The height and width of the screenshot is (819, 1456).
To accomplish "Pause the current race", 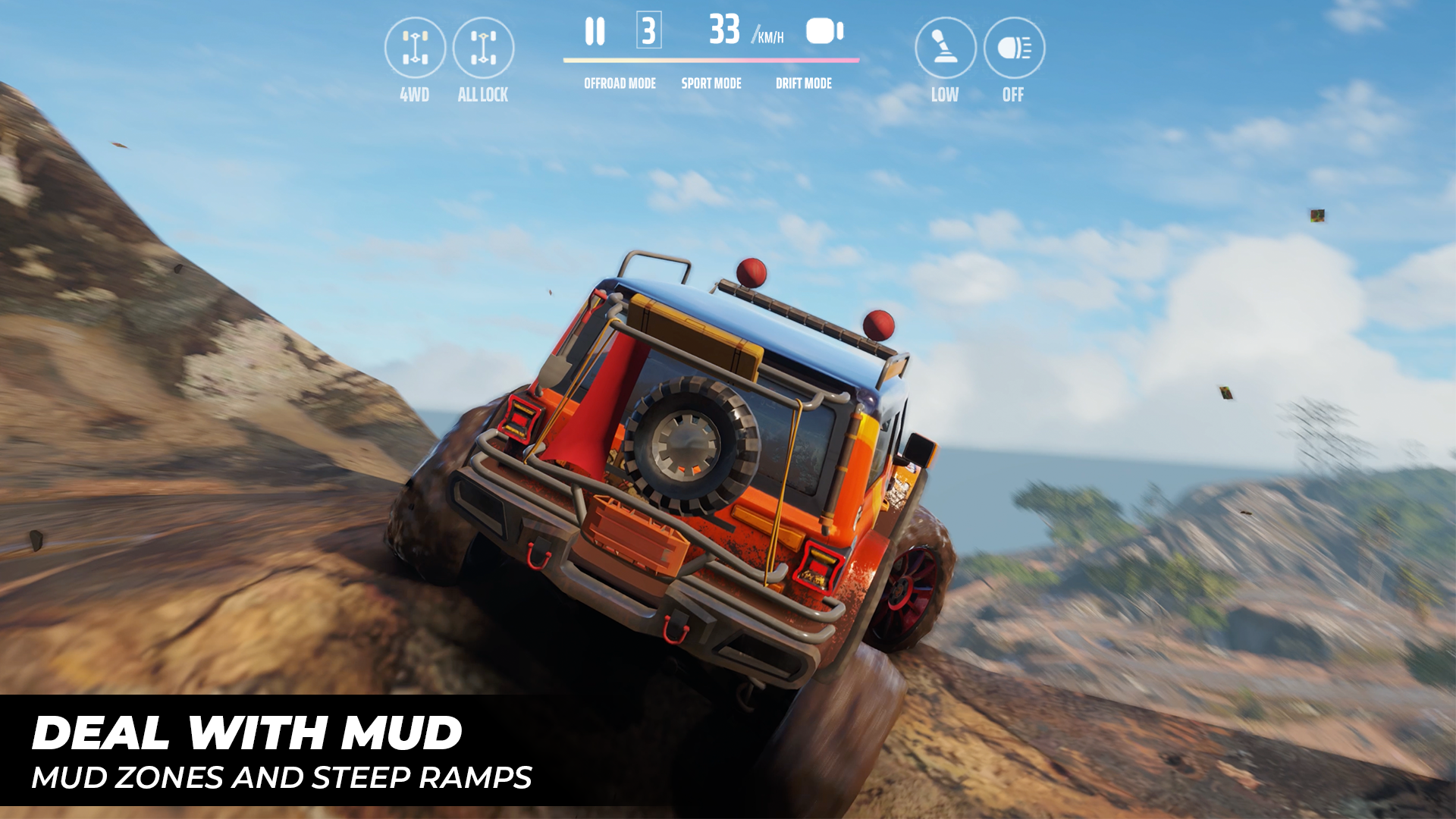I will (596, 32).
